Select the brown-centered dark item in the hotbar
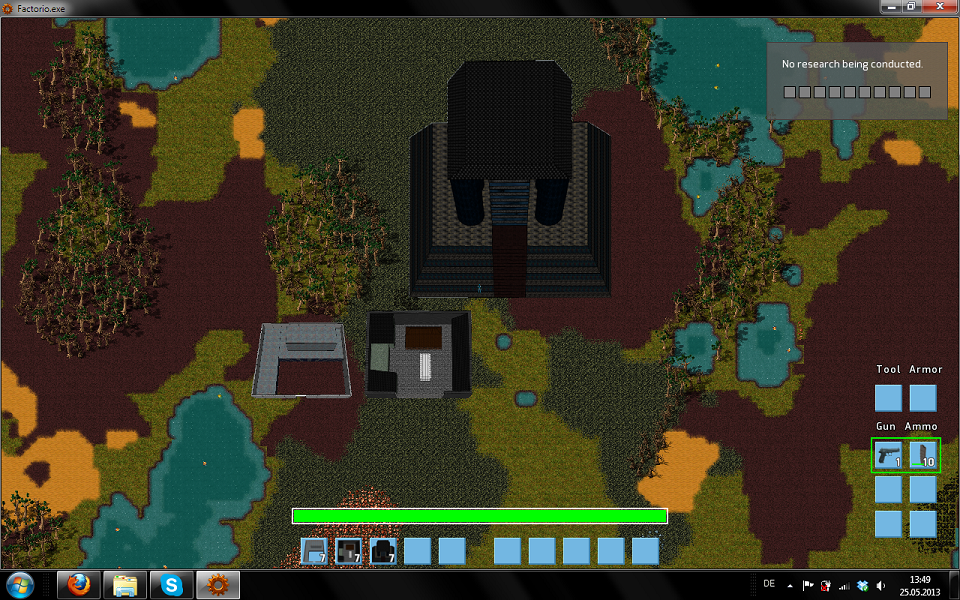960x600 pixels. click(348, 551)
